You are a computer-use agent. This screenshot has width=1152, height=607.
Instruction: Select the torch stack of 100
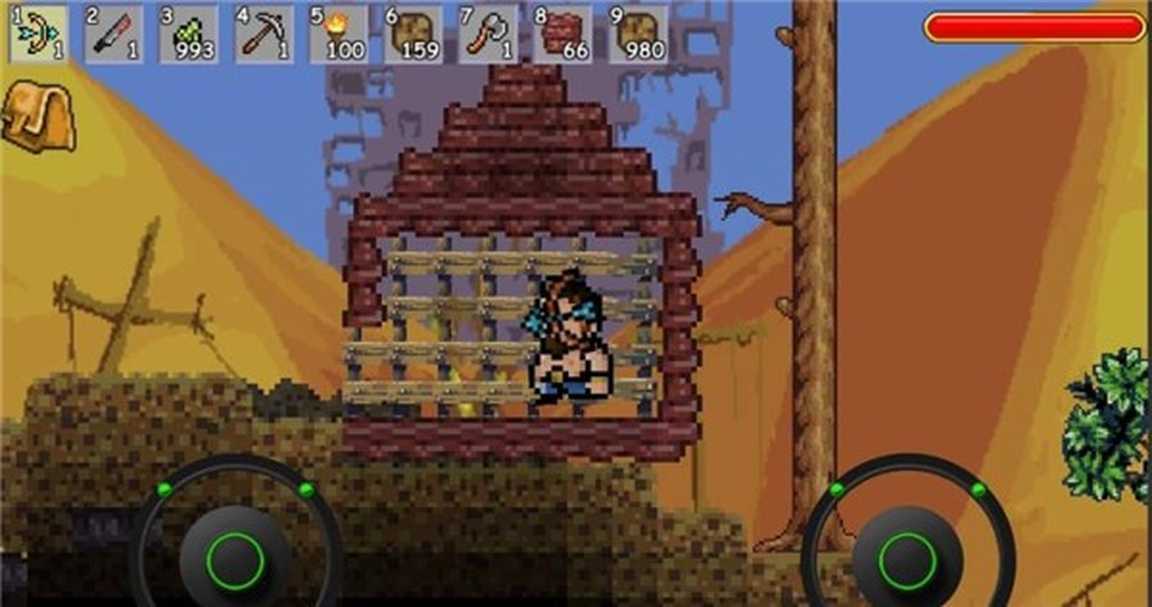(338, 34)
